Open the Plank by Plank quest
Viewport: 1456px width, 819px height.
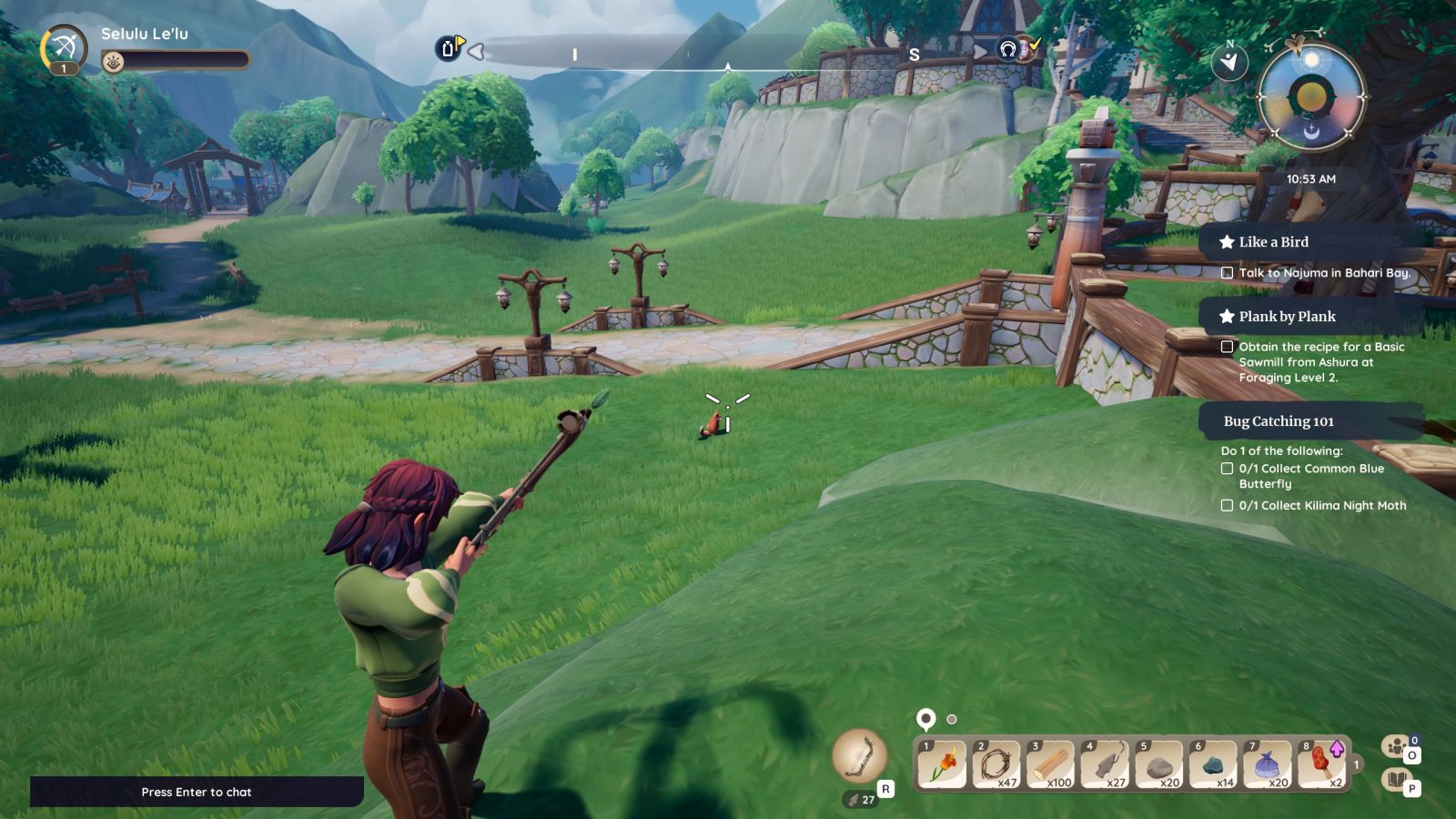tap(1287, 317)
